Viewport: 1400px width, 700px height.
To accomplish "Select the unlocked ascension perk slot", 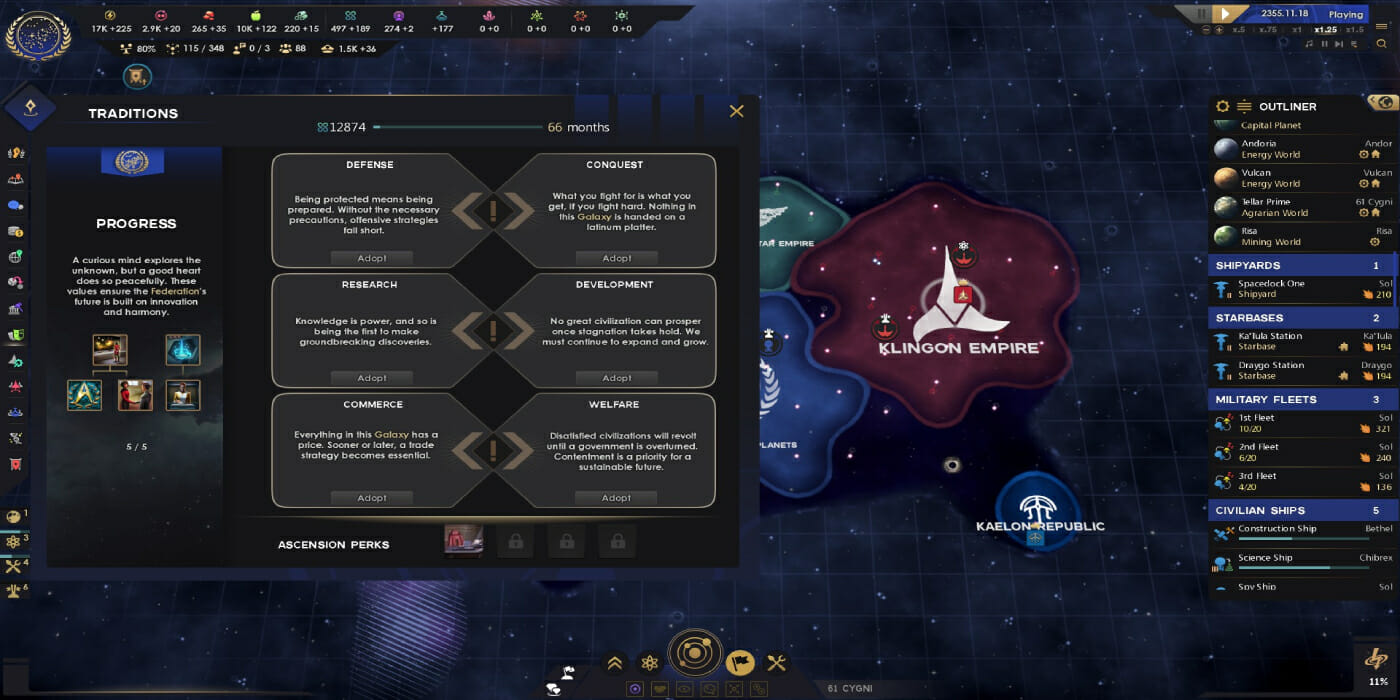I will pos(463,541).
